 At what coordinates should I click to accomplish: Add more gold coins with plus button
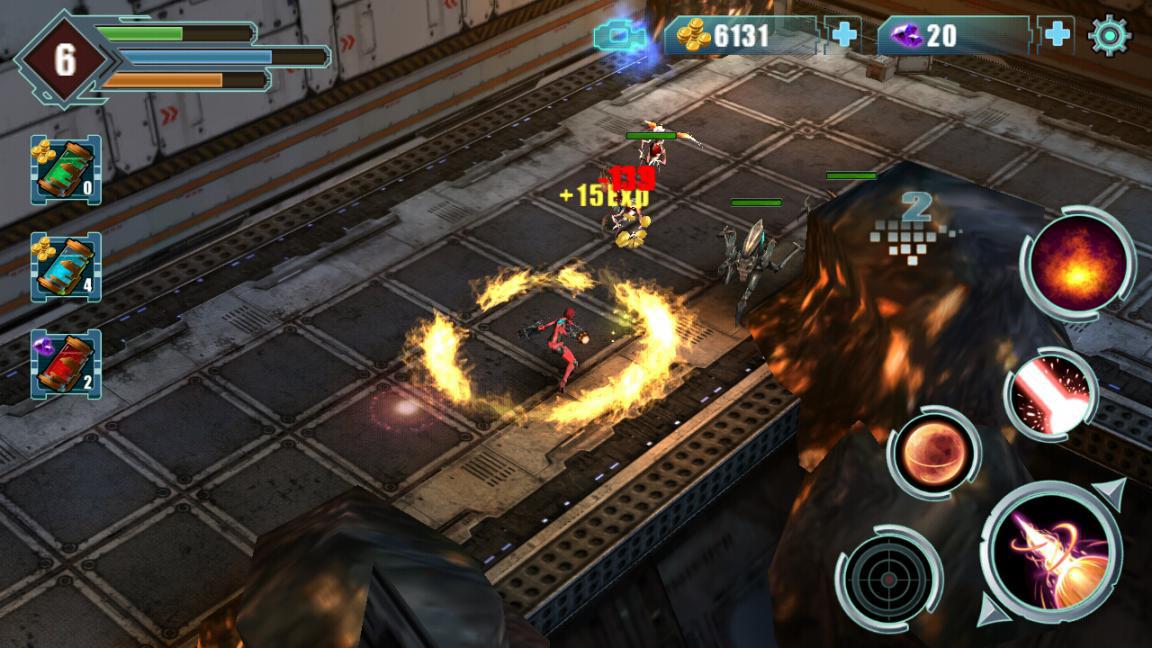pyautogui.click(x=845, y=36)
